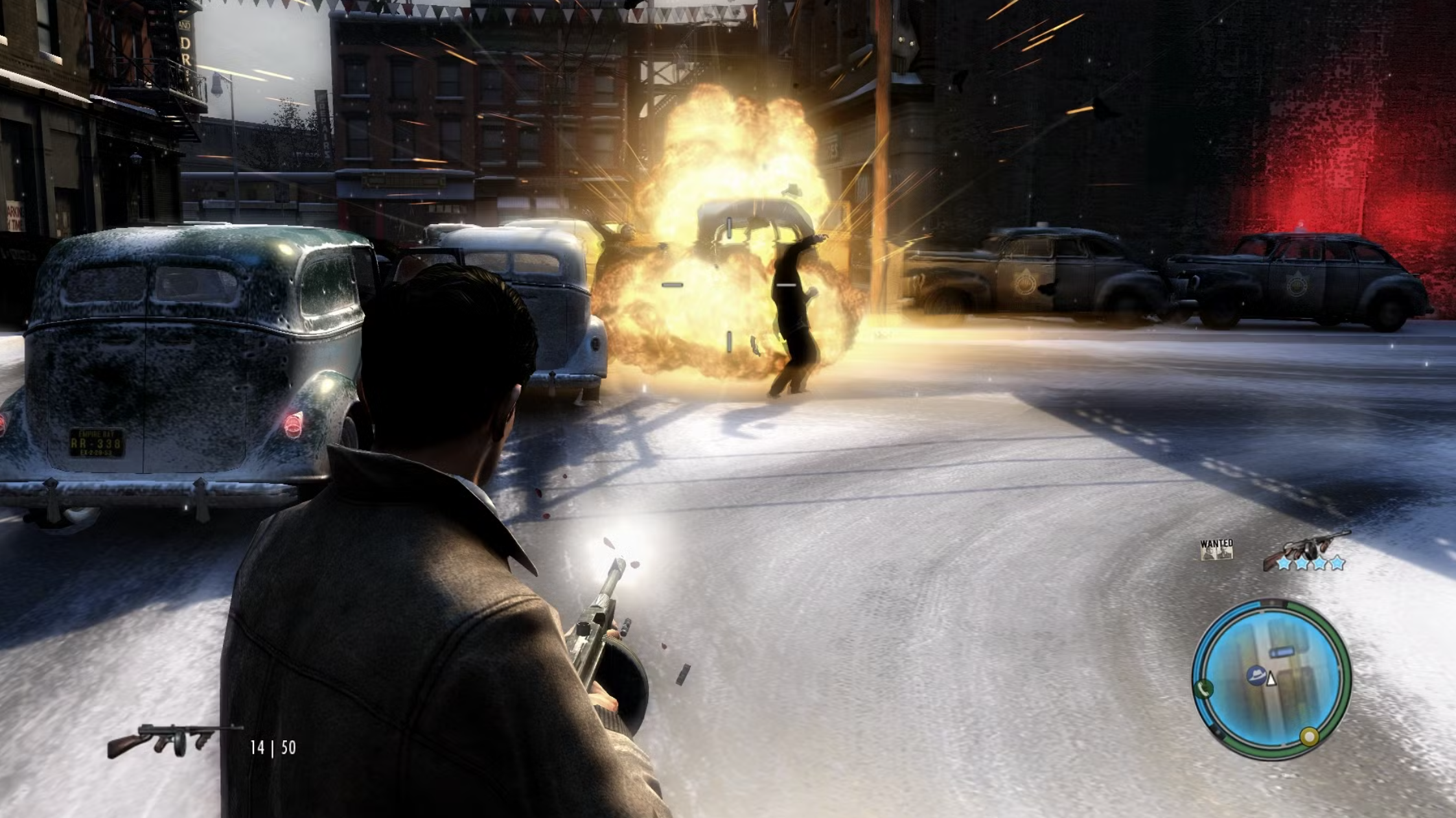Viewport: 1456px width, 818px height.
Task: Select the blue vehicle marker on the minimap
Action: 1282,651
